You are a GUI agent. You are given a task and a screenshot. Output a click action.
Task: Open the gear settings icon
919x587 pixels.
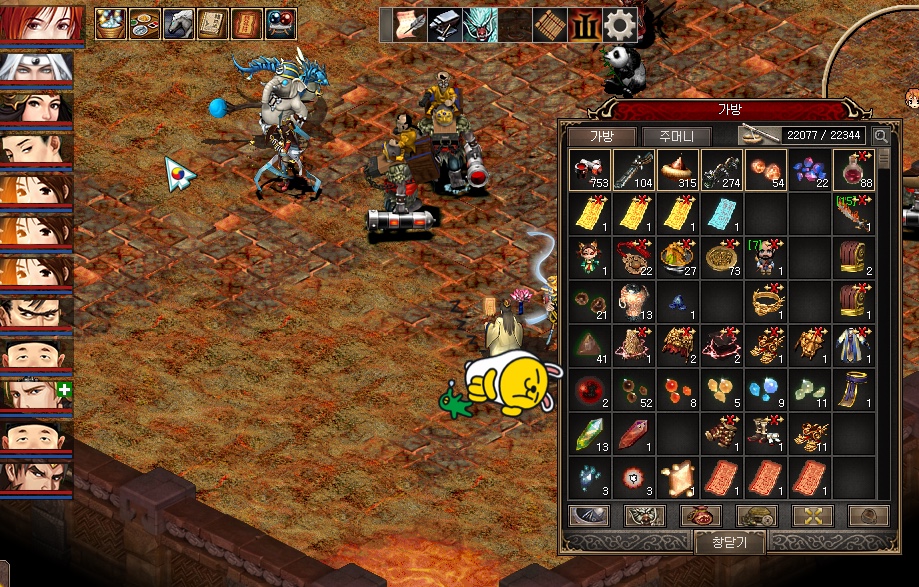point(620,24)
